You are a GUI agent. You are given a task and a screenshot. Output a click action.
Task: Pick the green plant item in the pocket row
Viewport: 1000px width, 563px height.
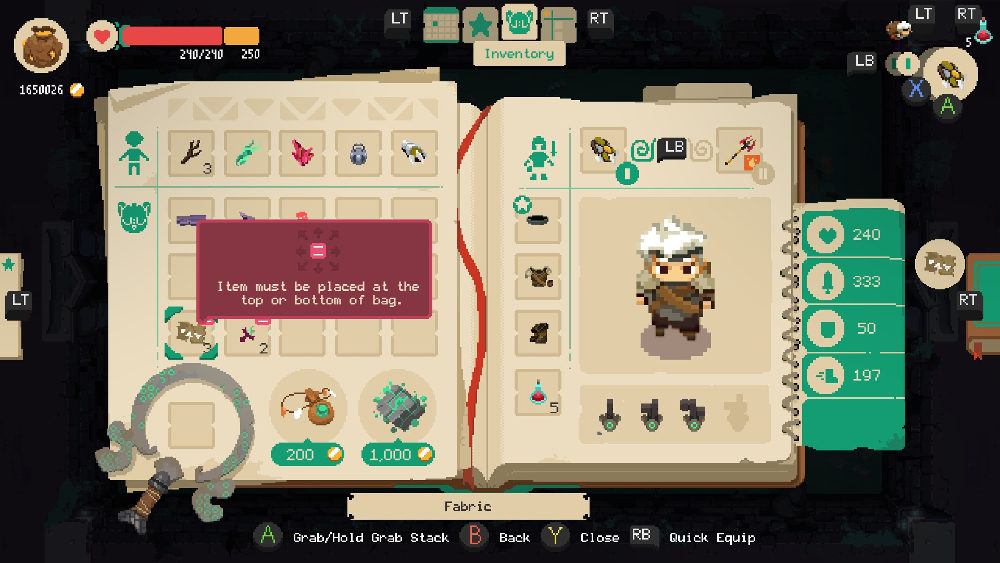click(x=247, y=154)
